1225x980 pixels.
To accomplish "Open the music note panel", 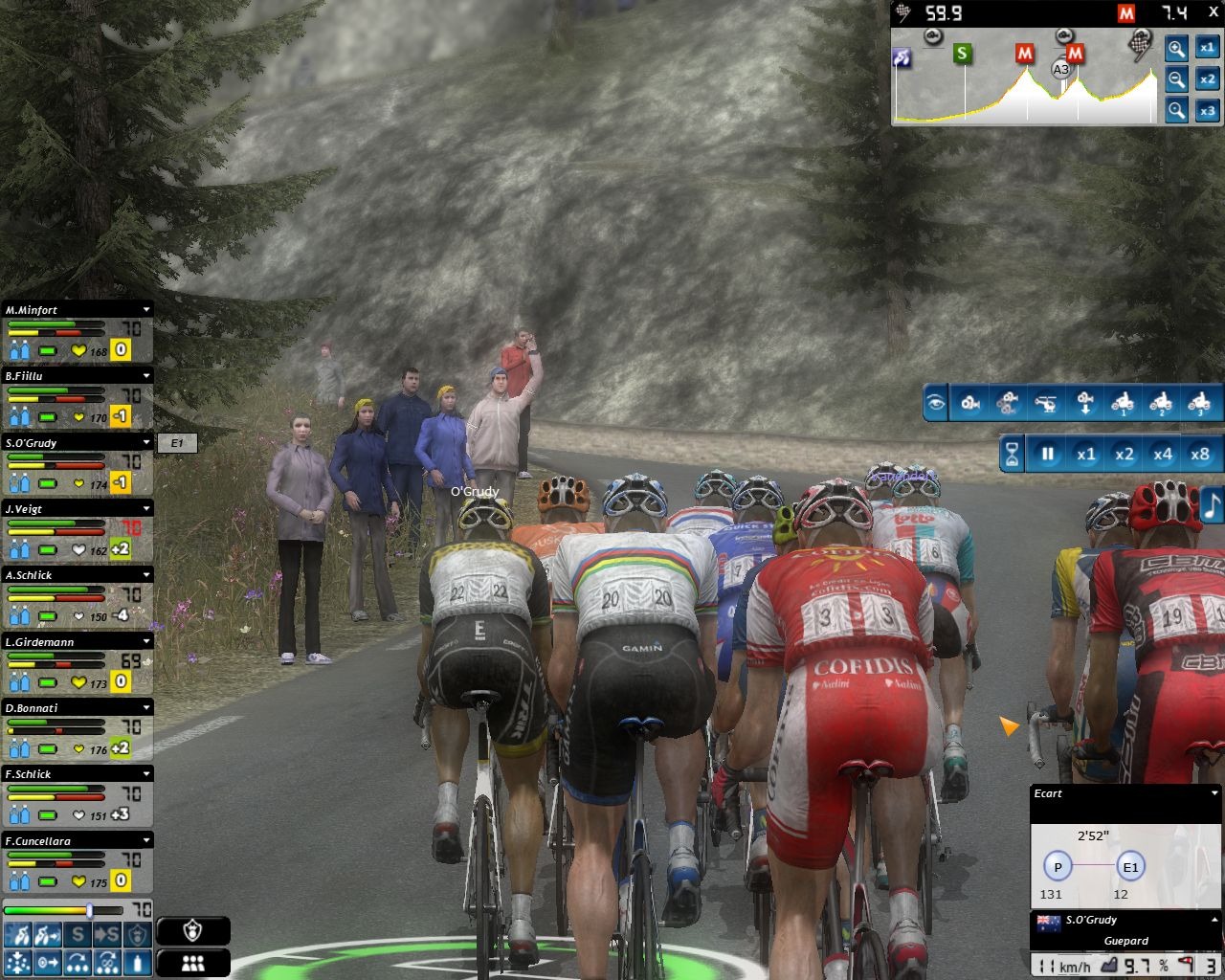I will [x=1212, y=504].
